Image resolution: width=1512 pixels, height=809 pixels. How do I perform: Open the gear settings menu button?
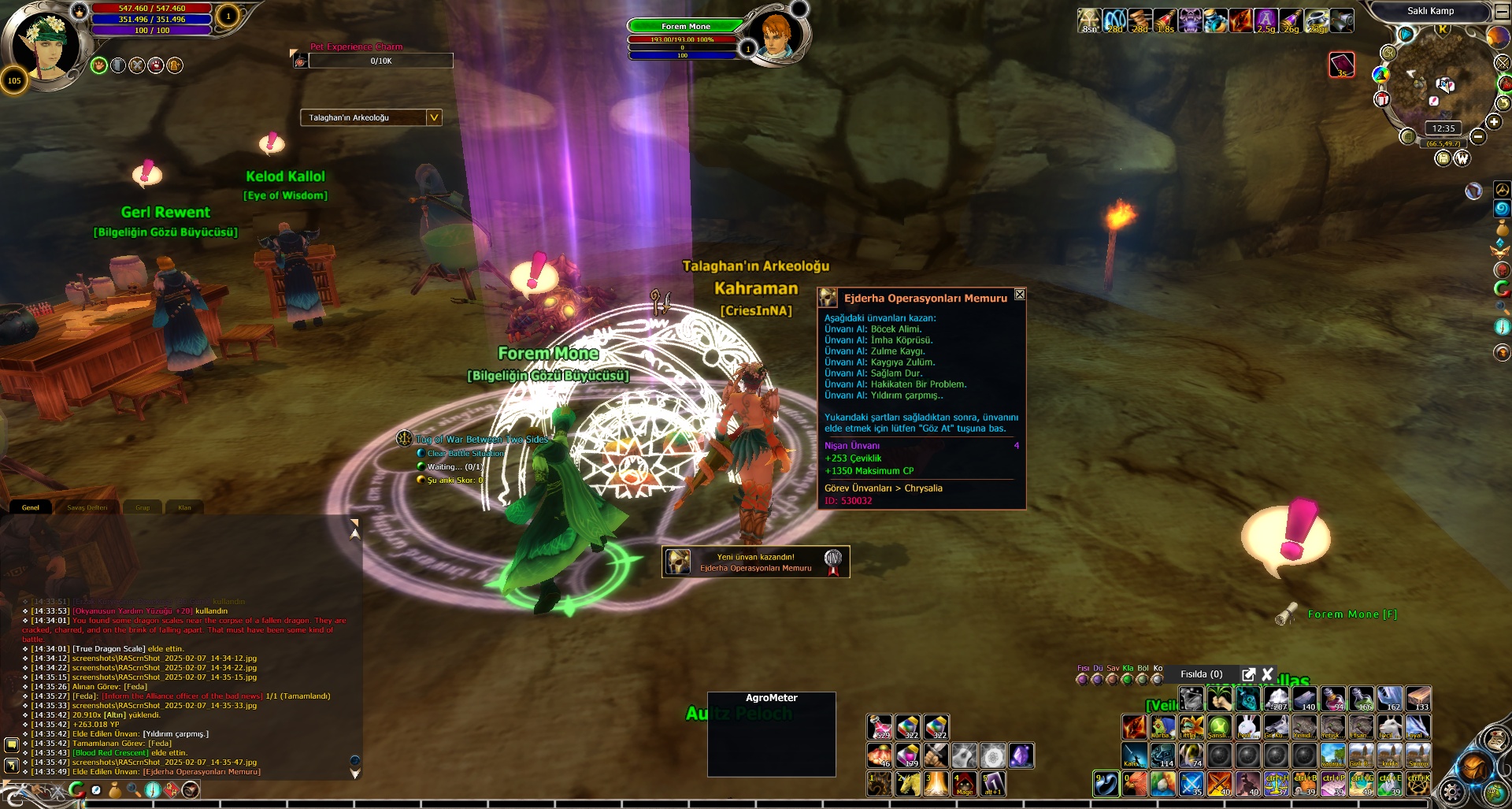point(1451,791)
